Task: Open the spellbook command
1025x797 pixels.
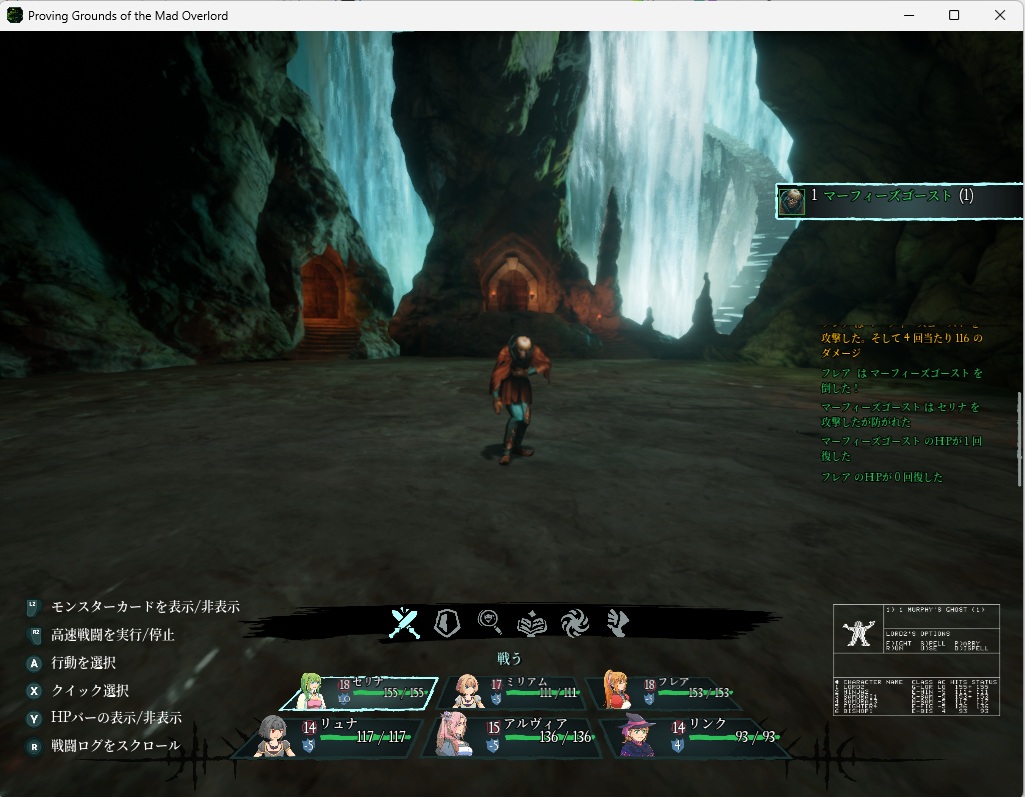Action: (x=532, y=623)
